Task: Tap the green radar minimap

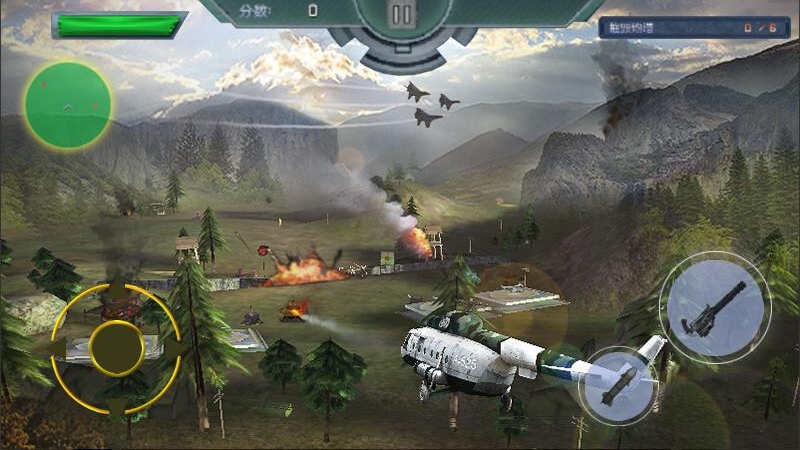Action: click(x=68, y=105)
